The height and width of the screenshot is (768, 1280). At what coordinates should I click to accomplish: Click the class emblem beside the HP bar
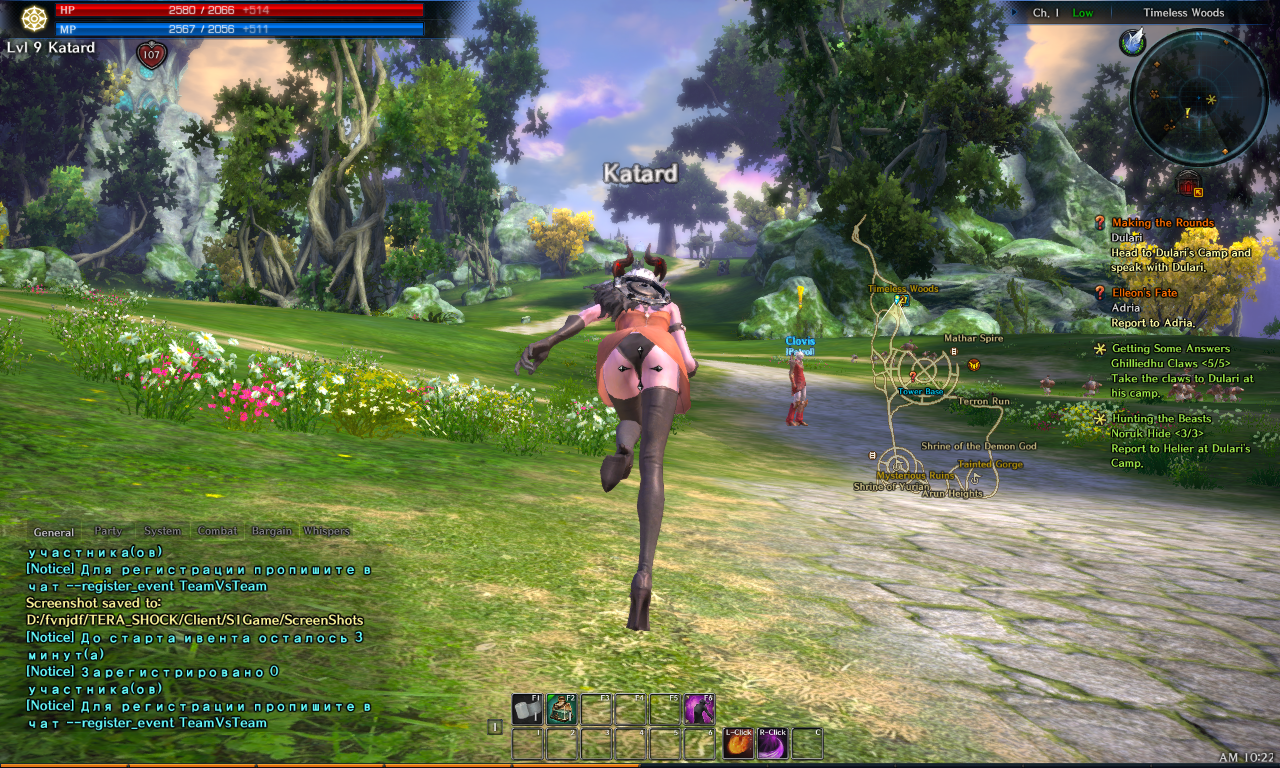pos(35,18)
